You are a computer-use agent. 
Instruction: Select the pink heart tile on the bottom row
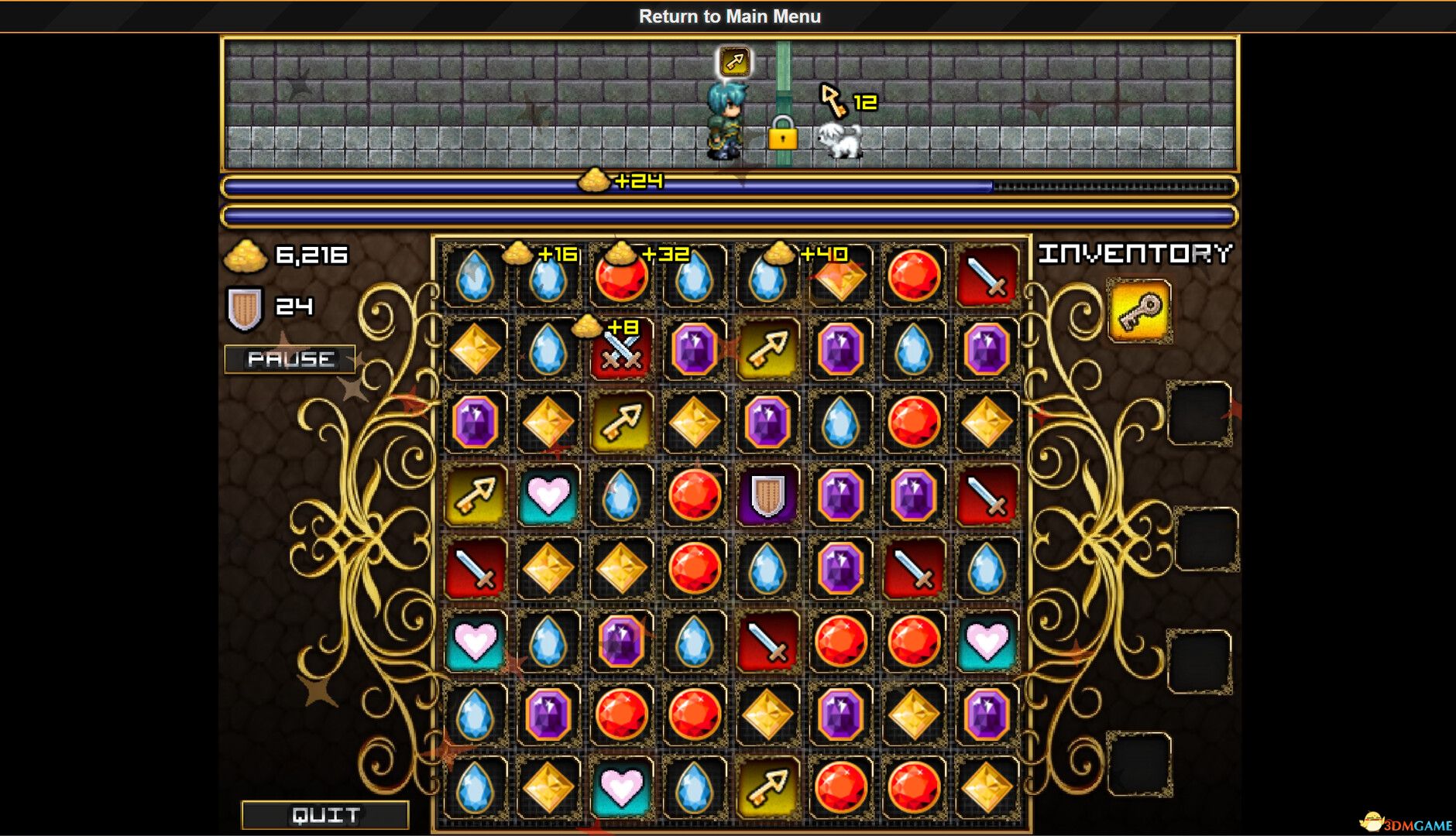620,788
